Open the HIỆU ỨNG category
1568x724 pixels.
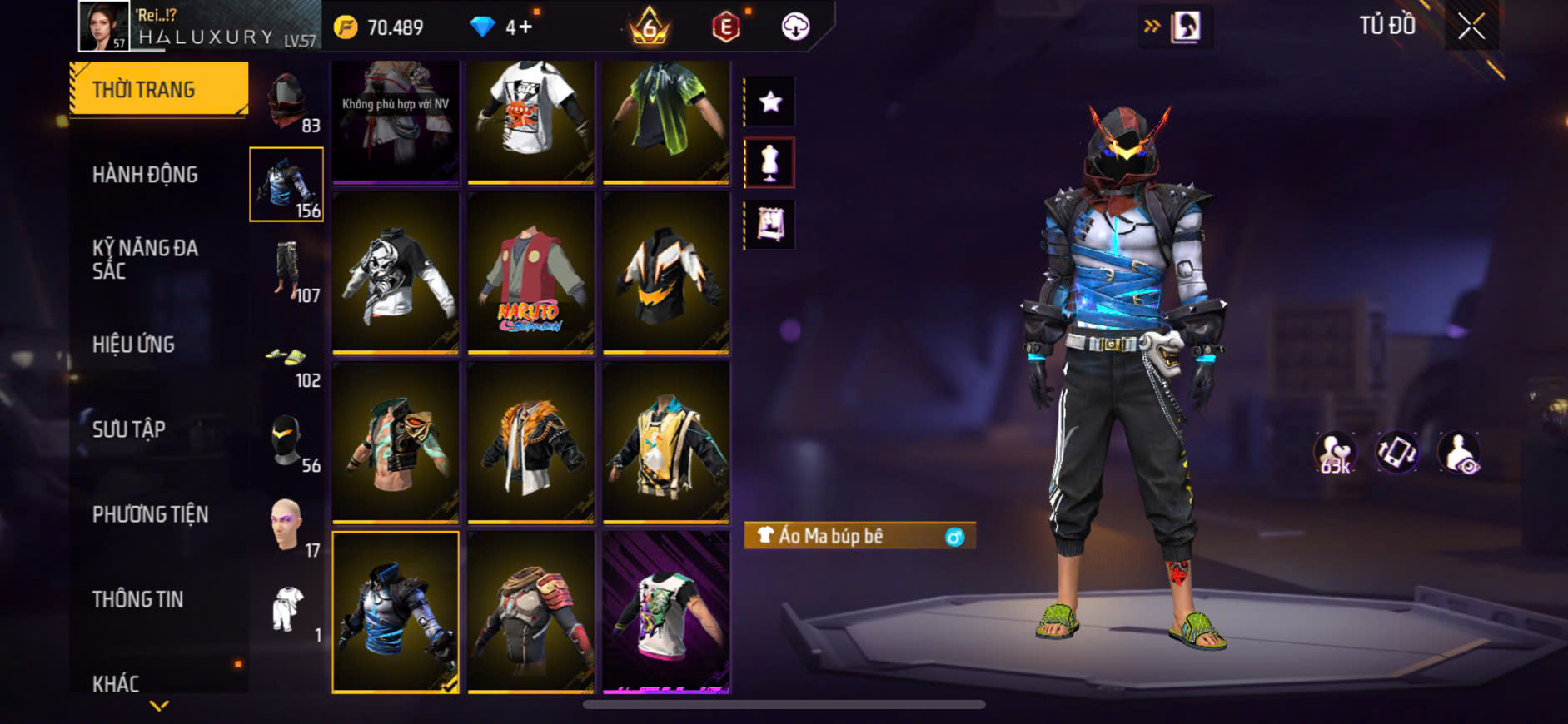coord(133,345)
